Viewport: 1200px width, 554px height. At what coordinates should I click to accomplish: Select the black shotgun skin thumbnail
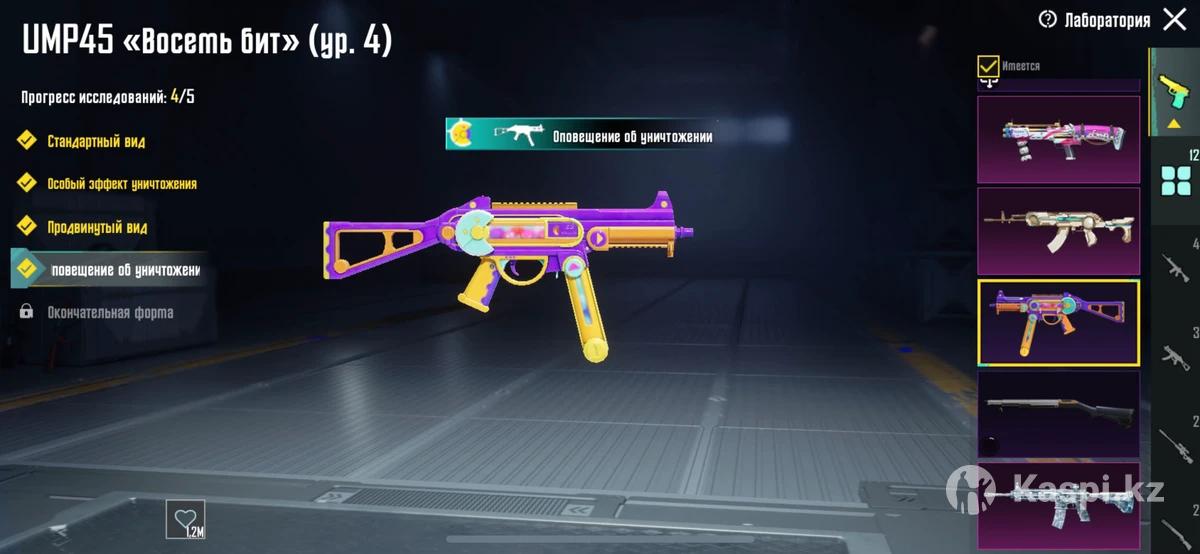(x=1058, y=414)
